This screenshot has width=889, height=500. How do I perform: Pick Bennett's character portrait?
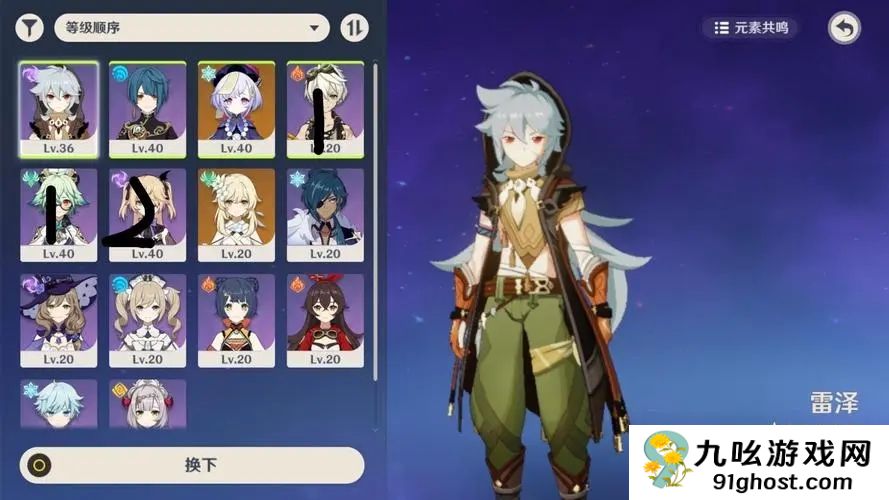(326, 108)
